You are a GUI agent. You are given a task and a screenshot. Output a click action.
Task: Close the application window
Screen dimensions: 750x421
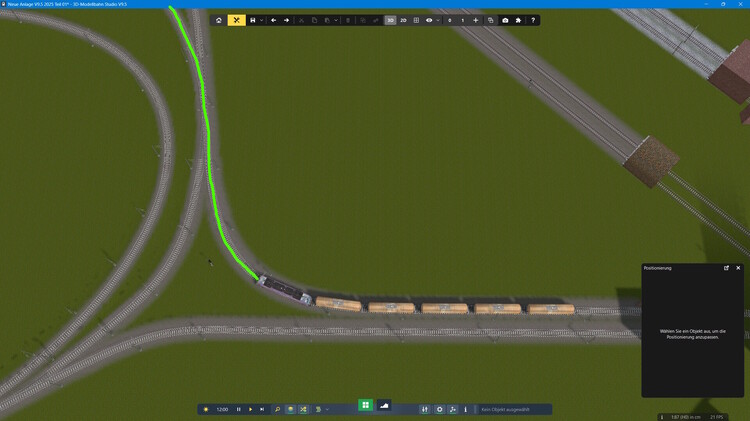741,4
